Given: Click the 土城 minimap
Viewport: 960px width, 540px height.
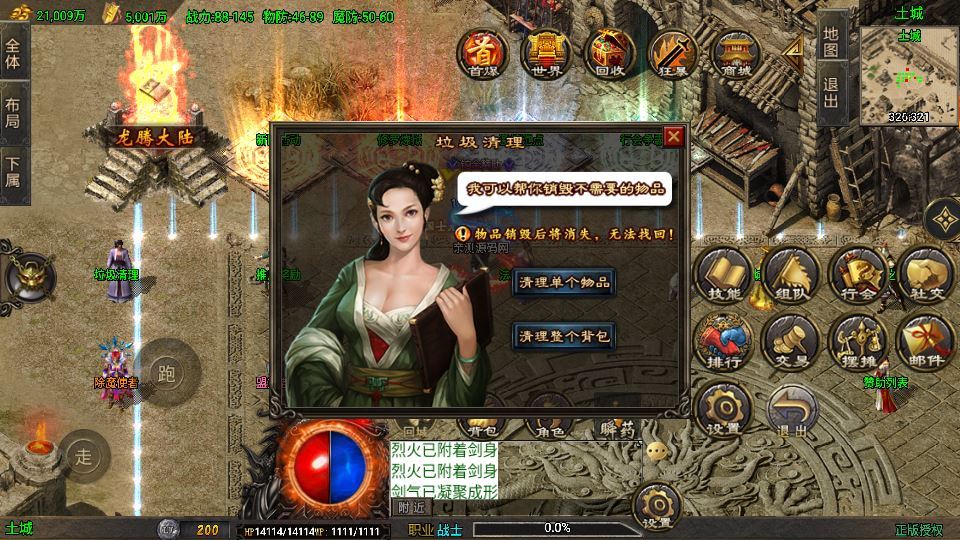Looking at the screenshot, I should coord(908,75).
